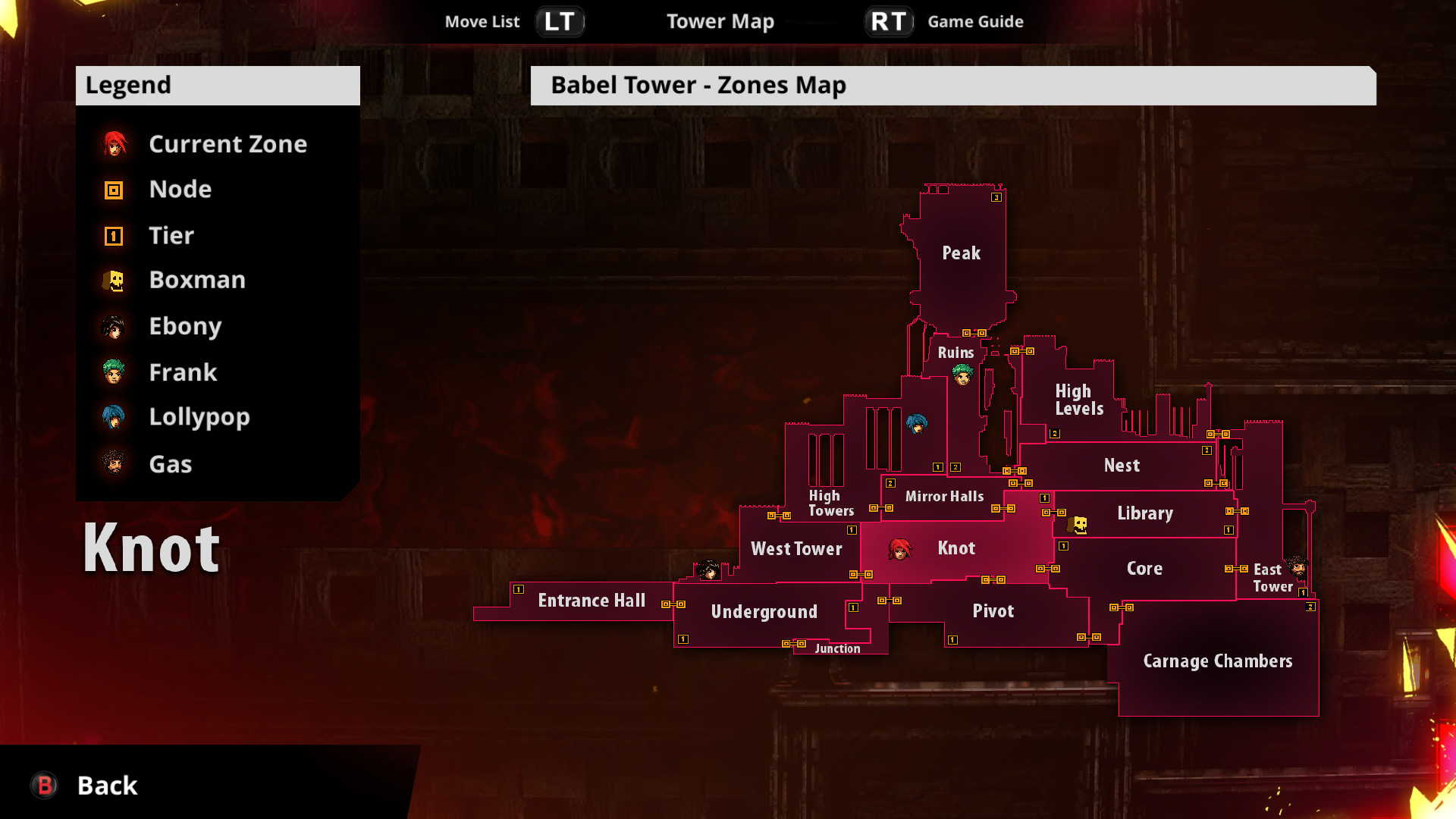Click the Back label at bottom left
Image resolution: width=1456 pixels, height=819 pixels.
tap(106, 786)
